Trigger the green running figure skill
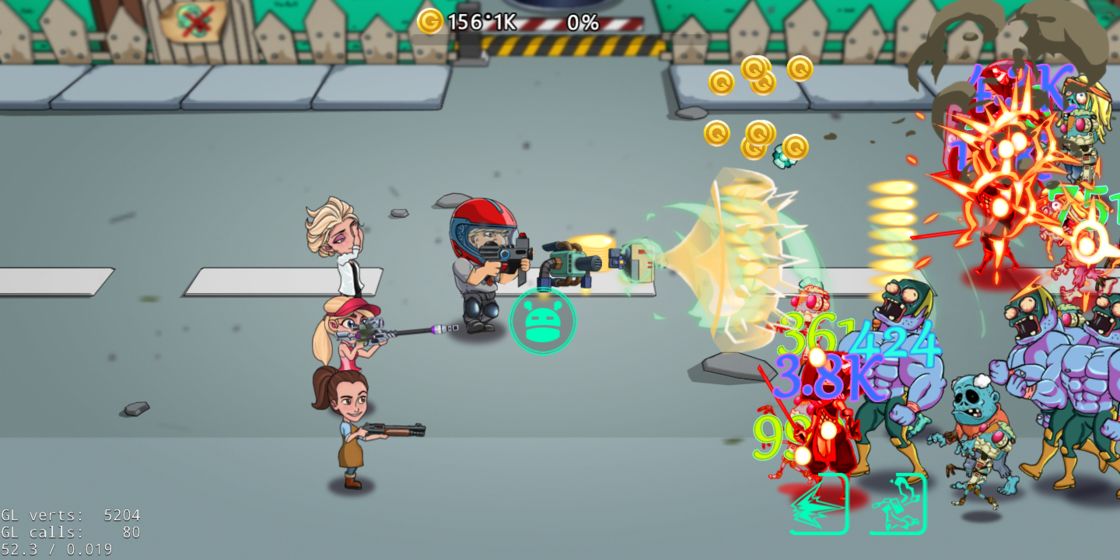The image size is (1120, 560). [898, 504]
